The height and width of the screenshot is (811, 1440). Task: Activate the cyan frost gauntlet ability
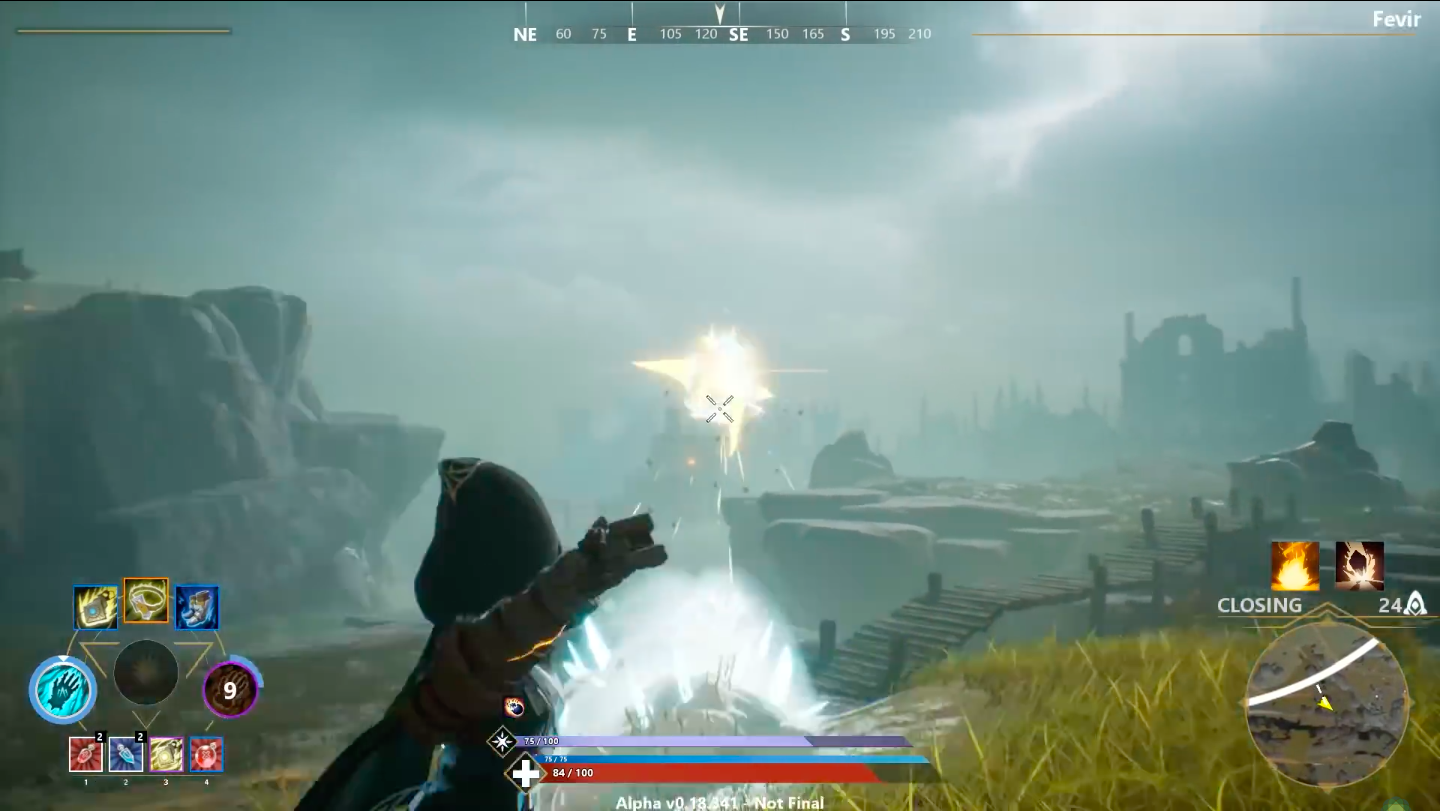point(62,689)
